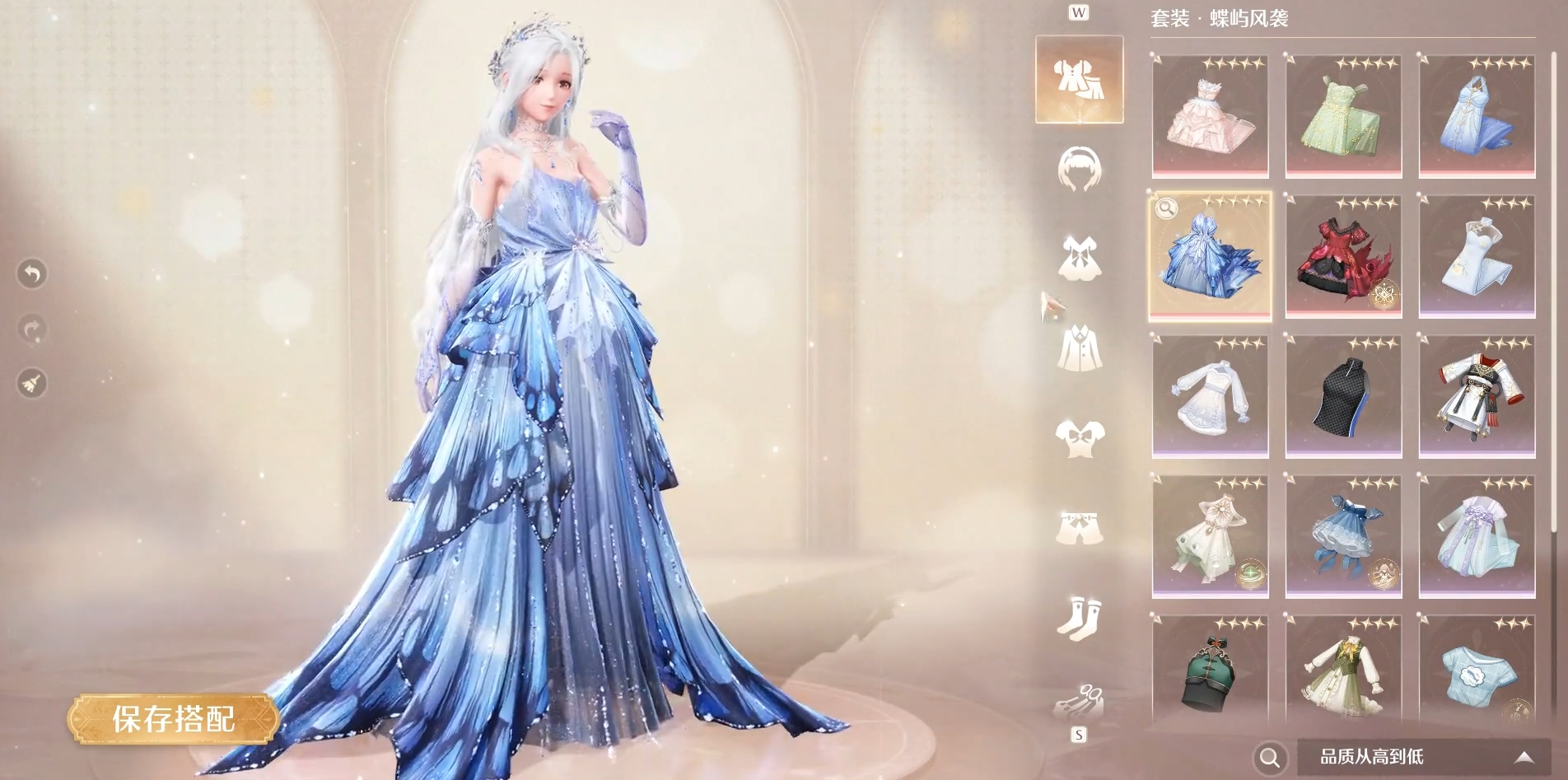
Task: Click the undo arrow icon
Action: coord(32,273)
